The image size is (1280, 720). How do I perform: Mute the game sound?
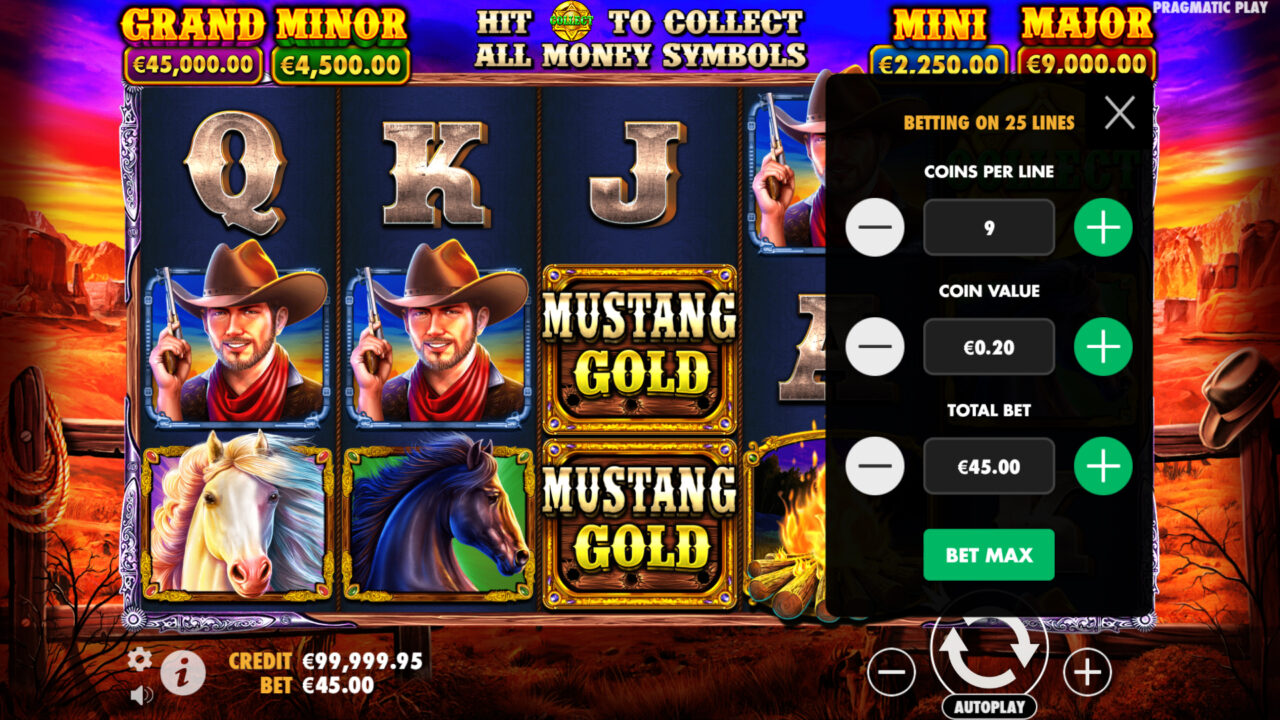140,694
